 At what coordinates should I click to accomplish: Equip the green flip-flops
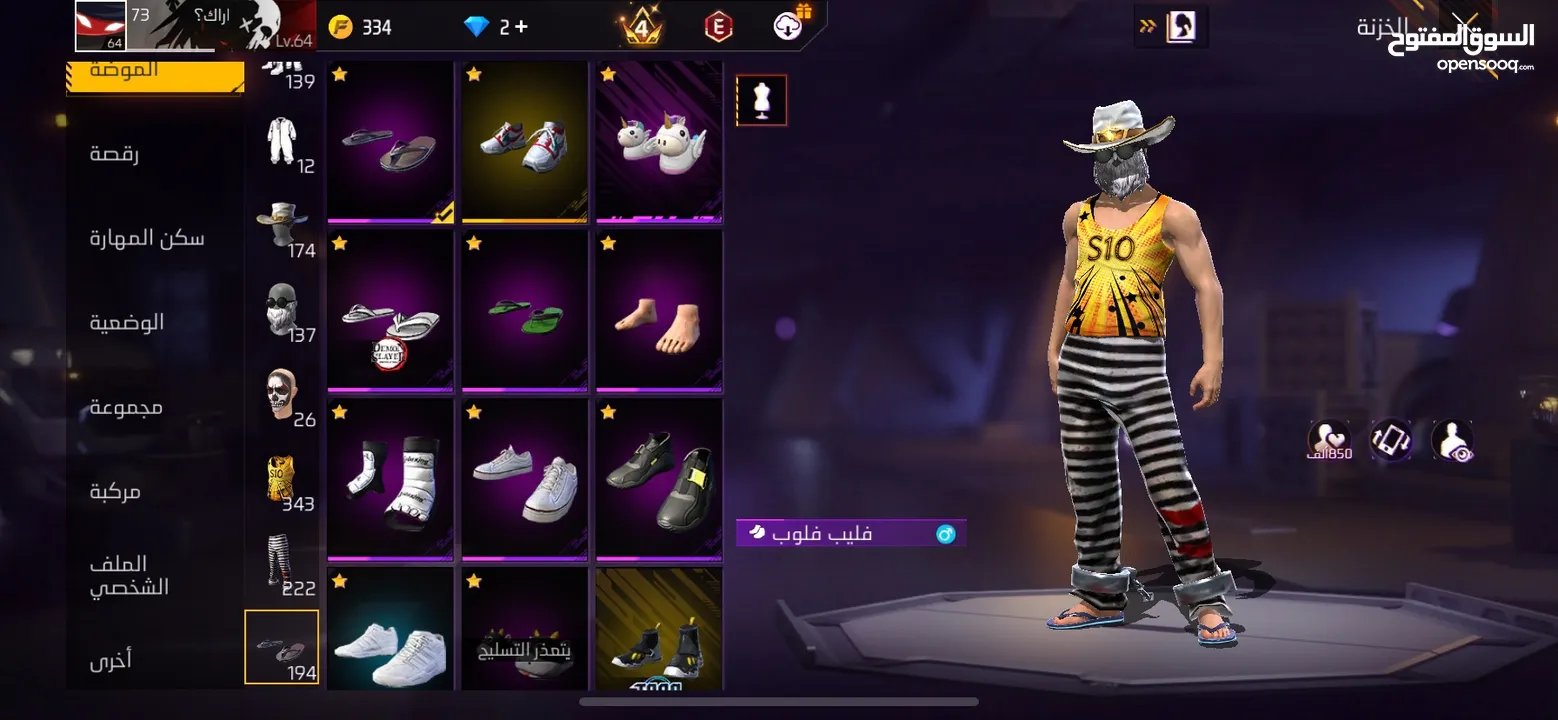(x=524, y=311)
